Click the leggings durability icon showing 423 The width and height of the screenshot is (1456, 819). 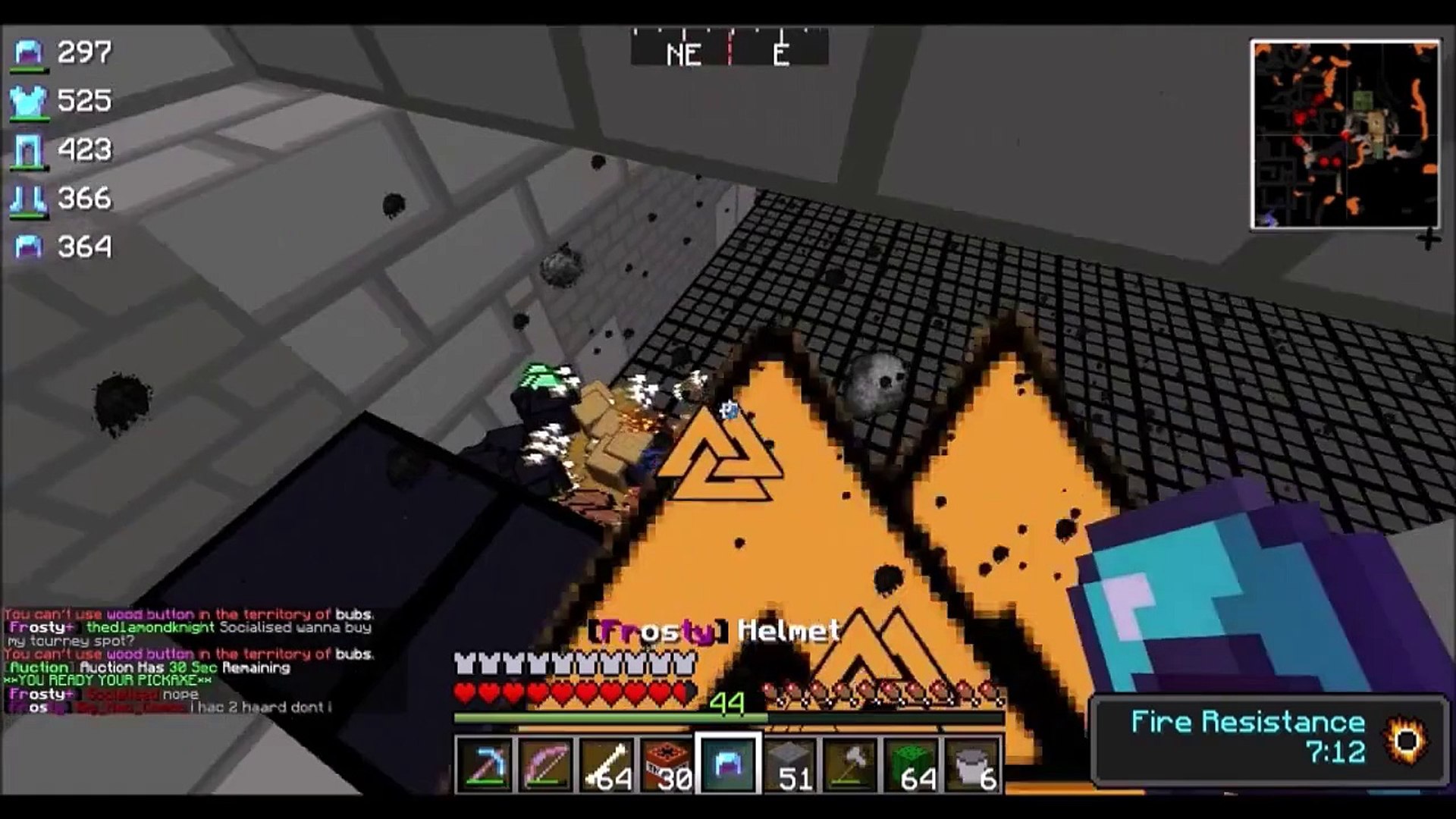click(x=29, y=150)
